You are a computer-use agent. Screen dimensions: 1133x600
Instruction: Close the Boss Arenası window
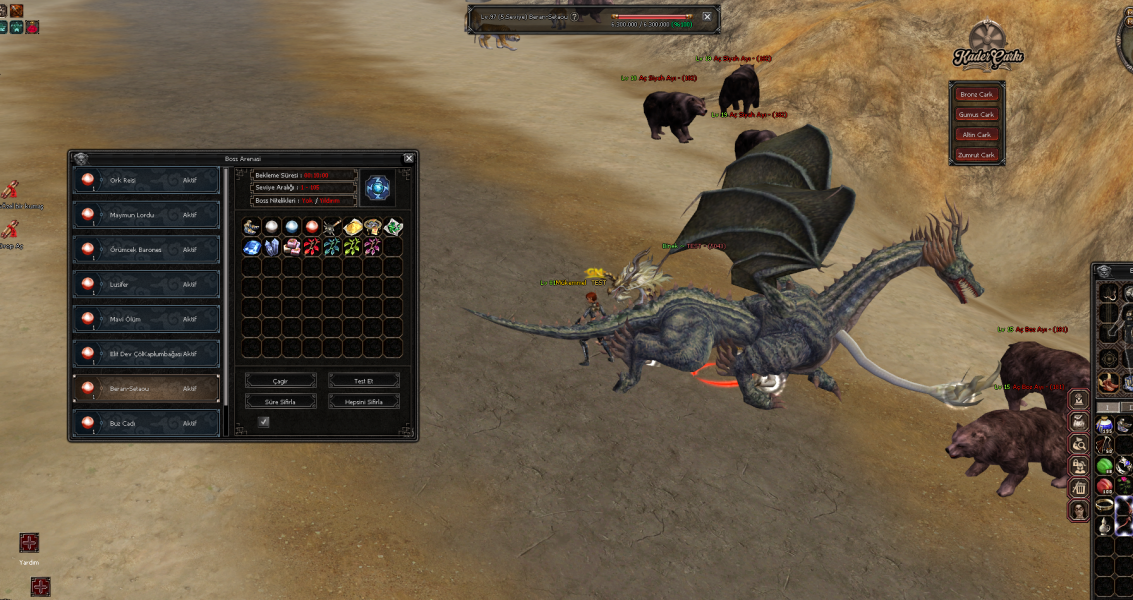(x=408, y=158)
